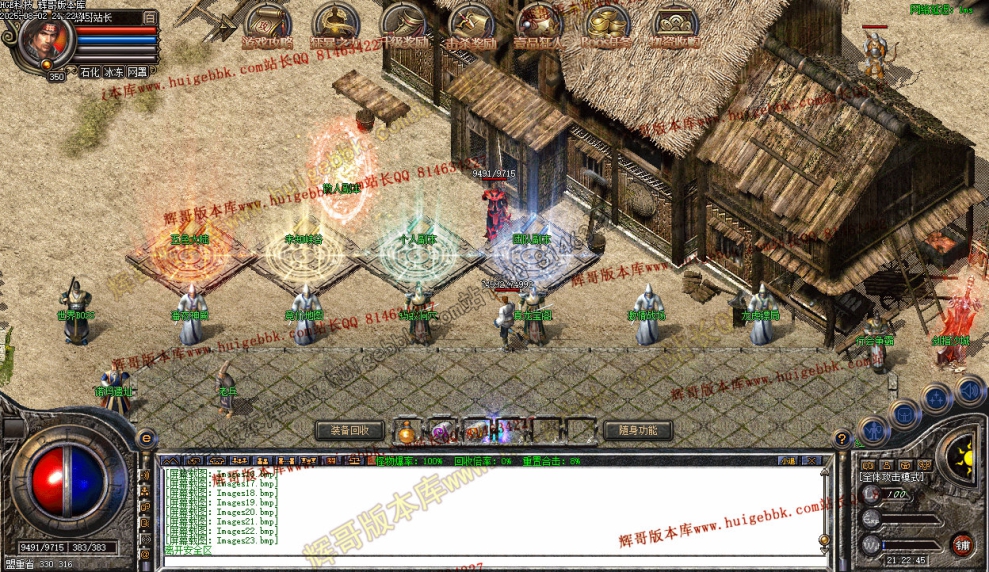Screen dimensions: 989x572
Task: Select the 石化 petrify tab under portrait
Action: coord(90,72)
